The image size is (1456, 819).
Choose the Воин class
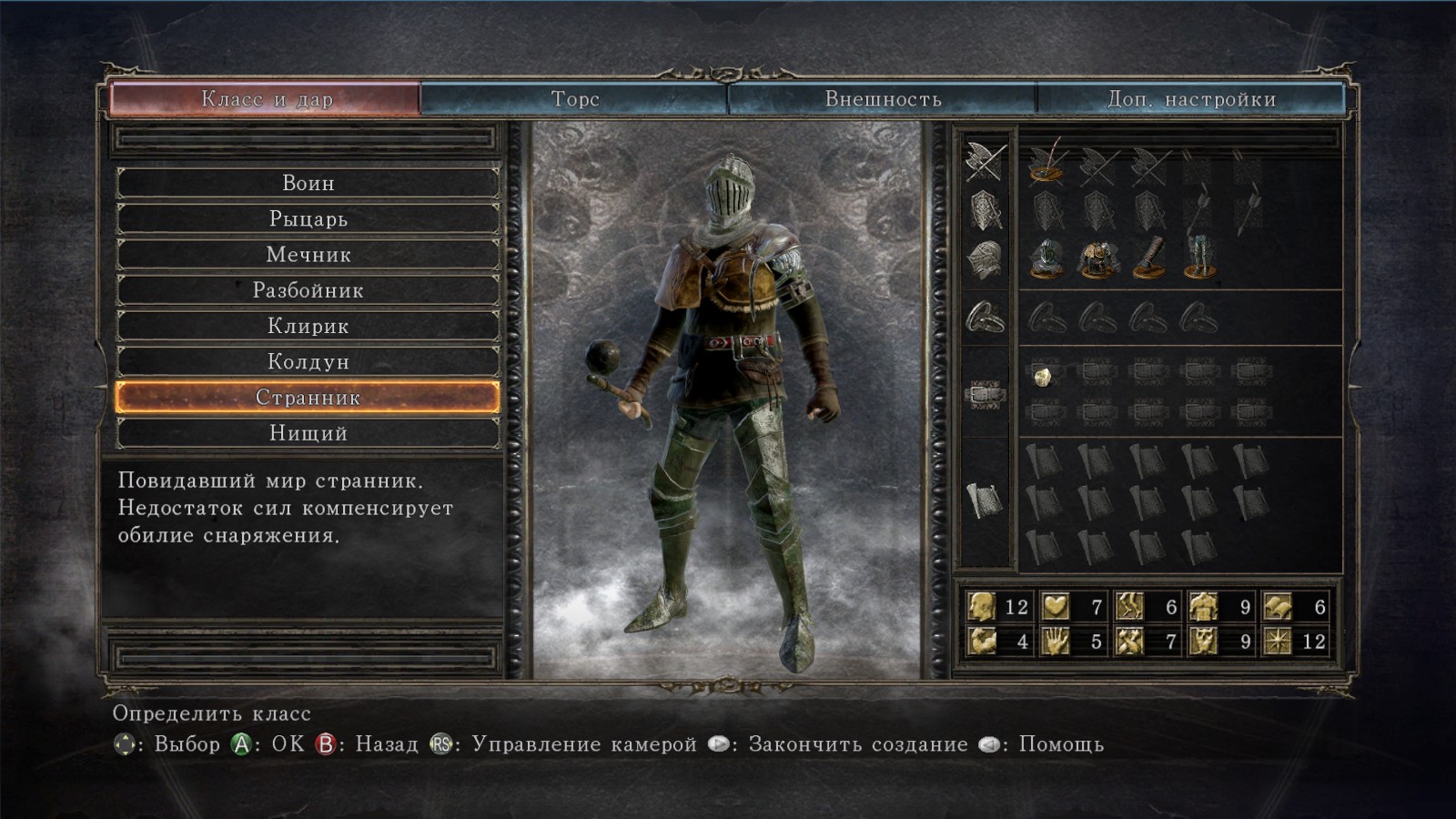(308, 183)
